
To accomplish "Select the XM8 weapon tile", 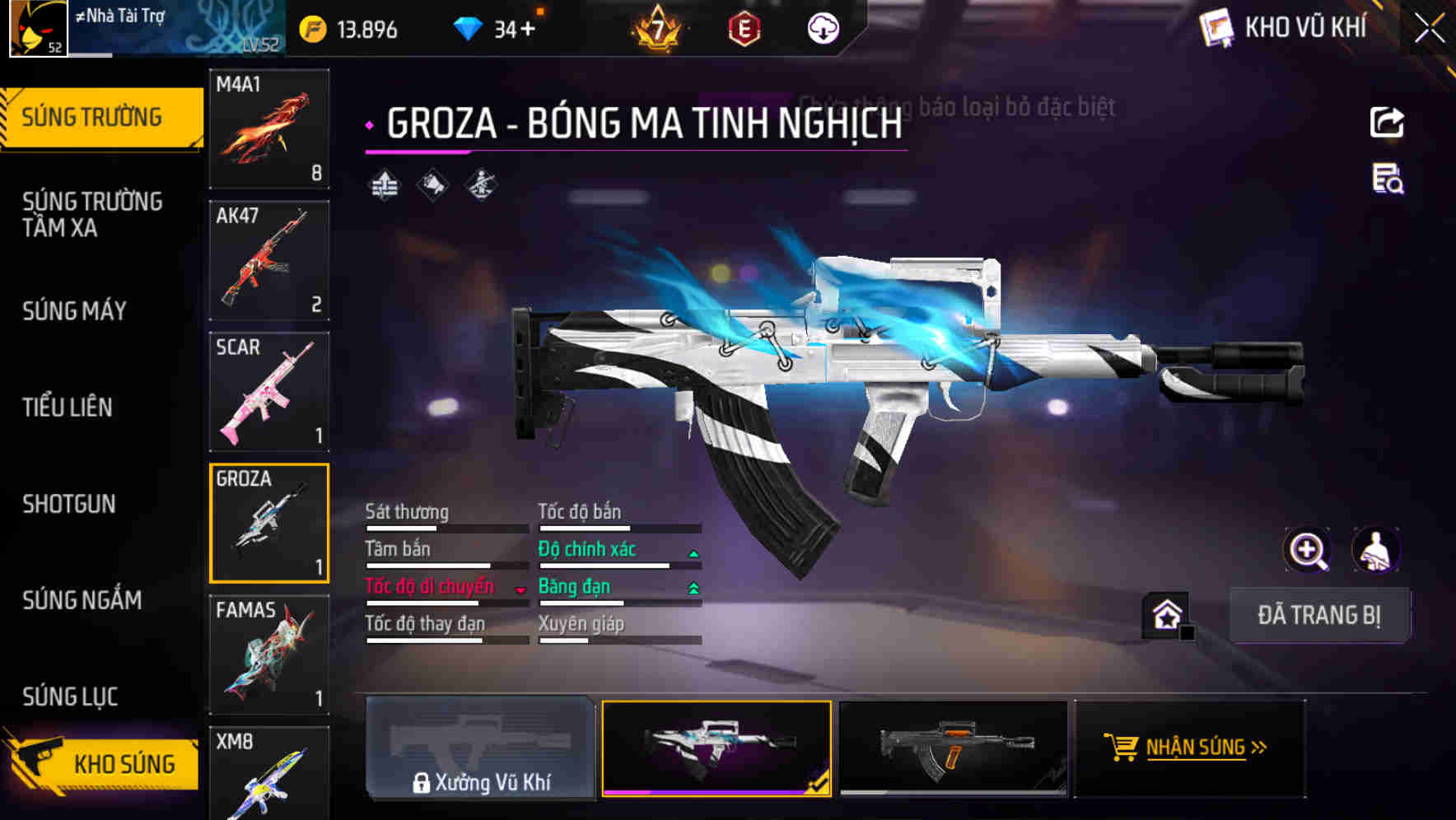I will click(x=269, y=772).
